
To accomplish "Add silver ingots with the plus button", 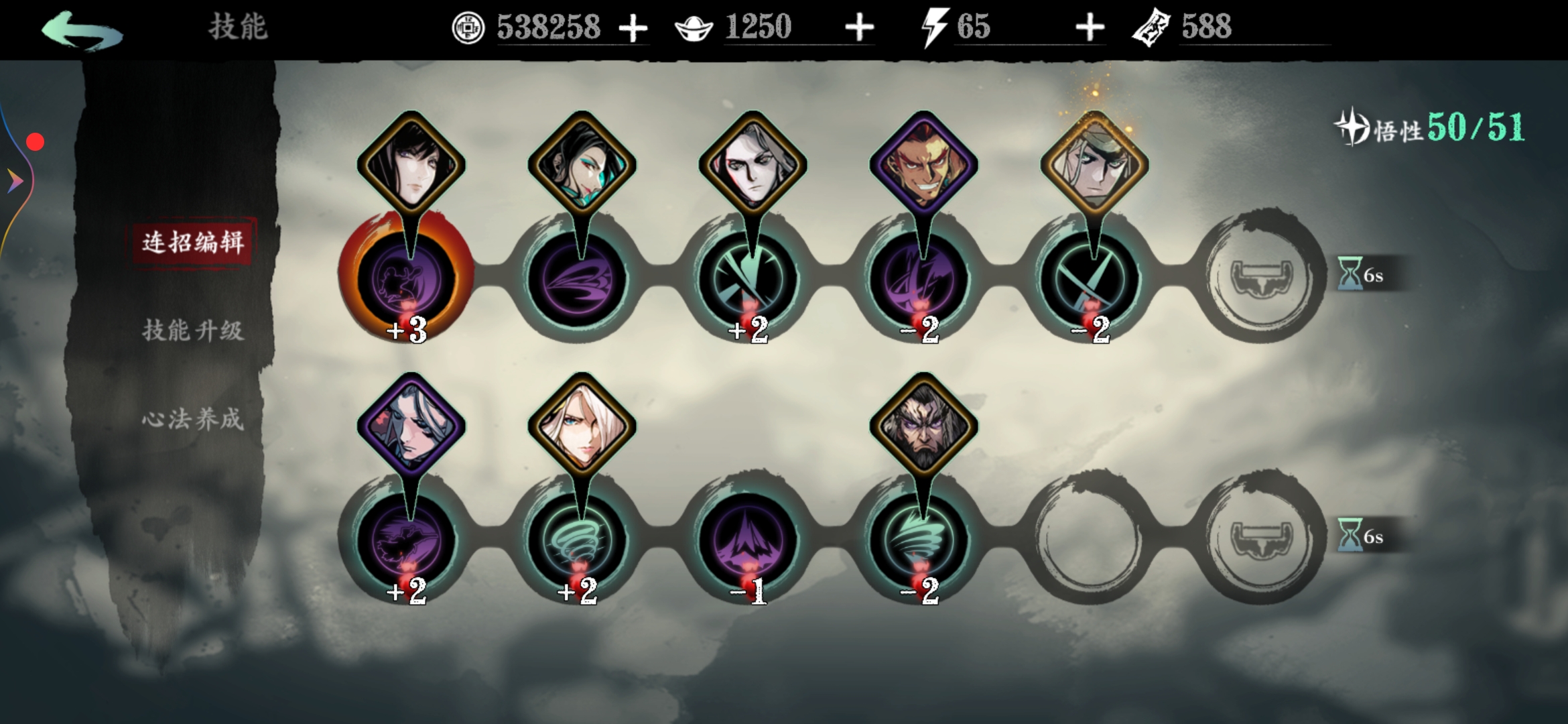I will tap(859, 28).
